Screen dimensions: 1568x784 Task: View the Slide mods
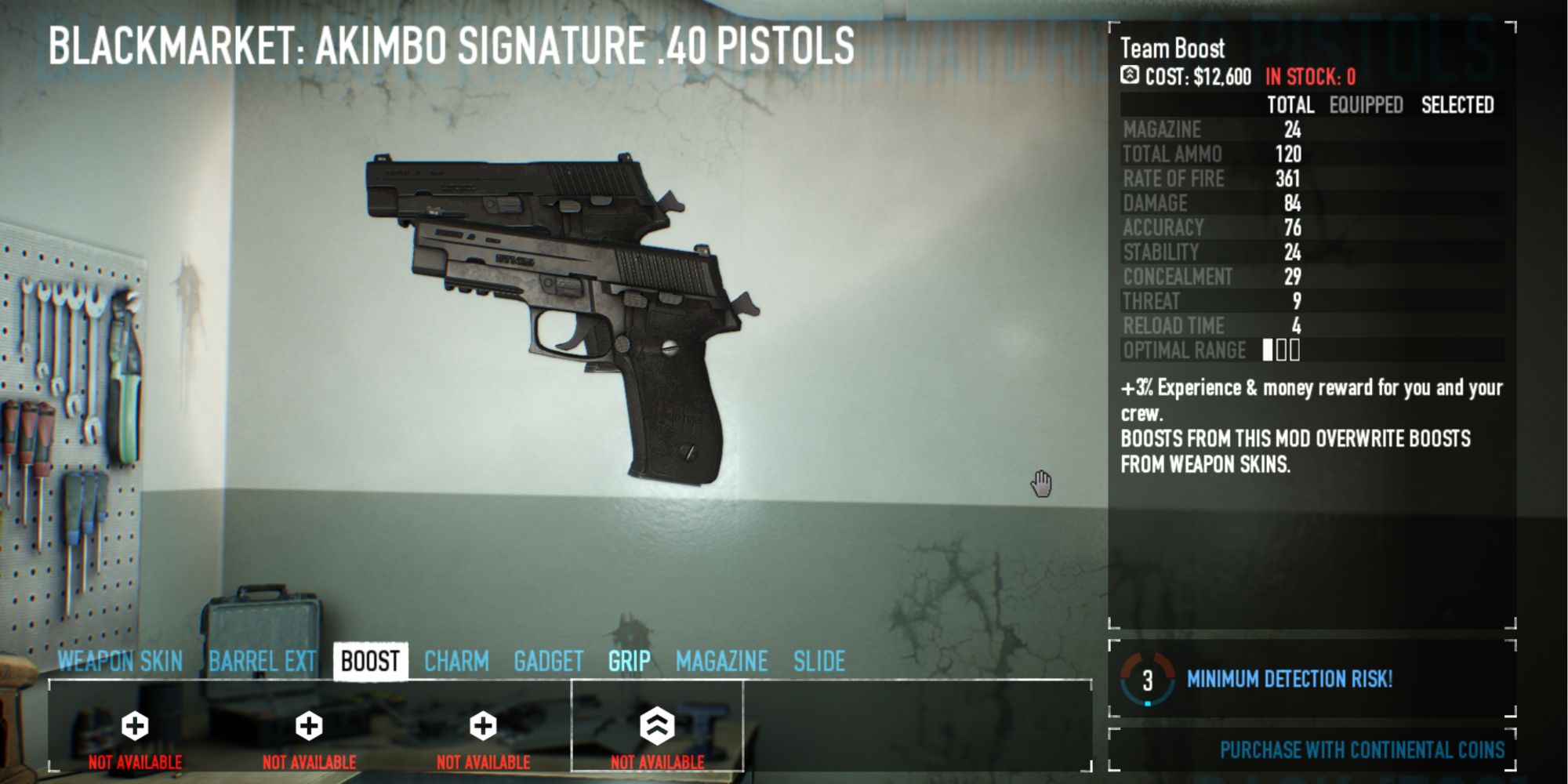[819, 662]
